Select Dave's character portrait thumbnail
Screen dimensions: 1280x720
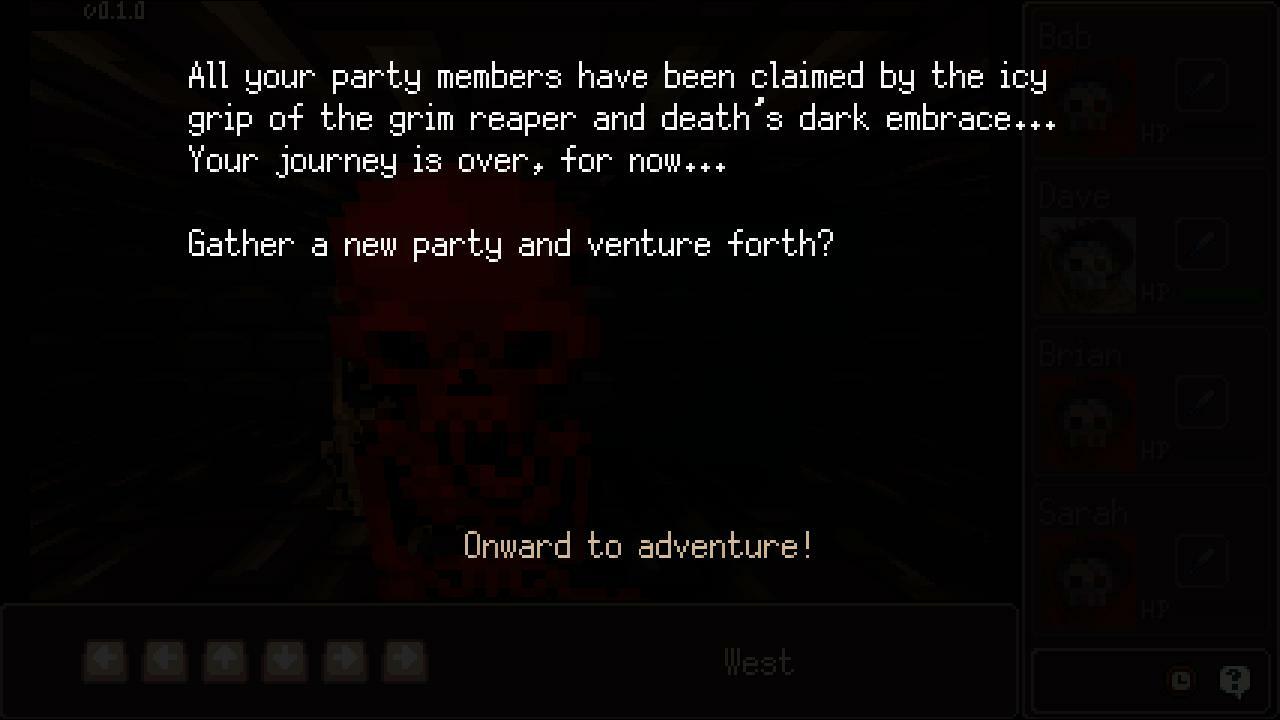point(1087,263)
